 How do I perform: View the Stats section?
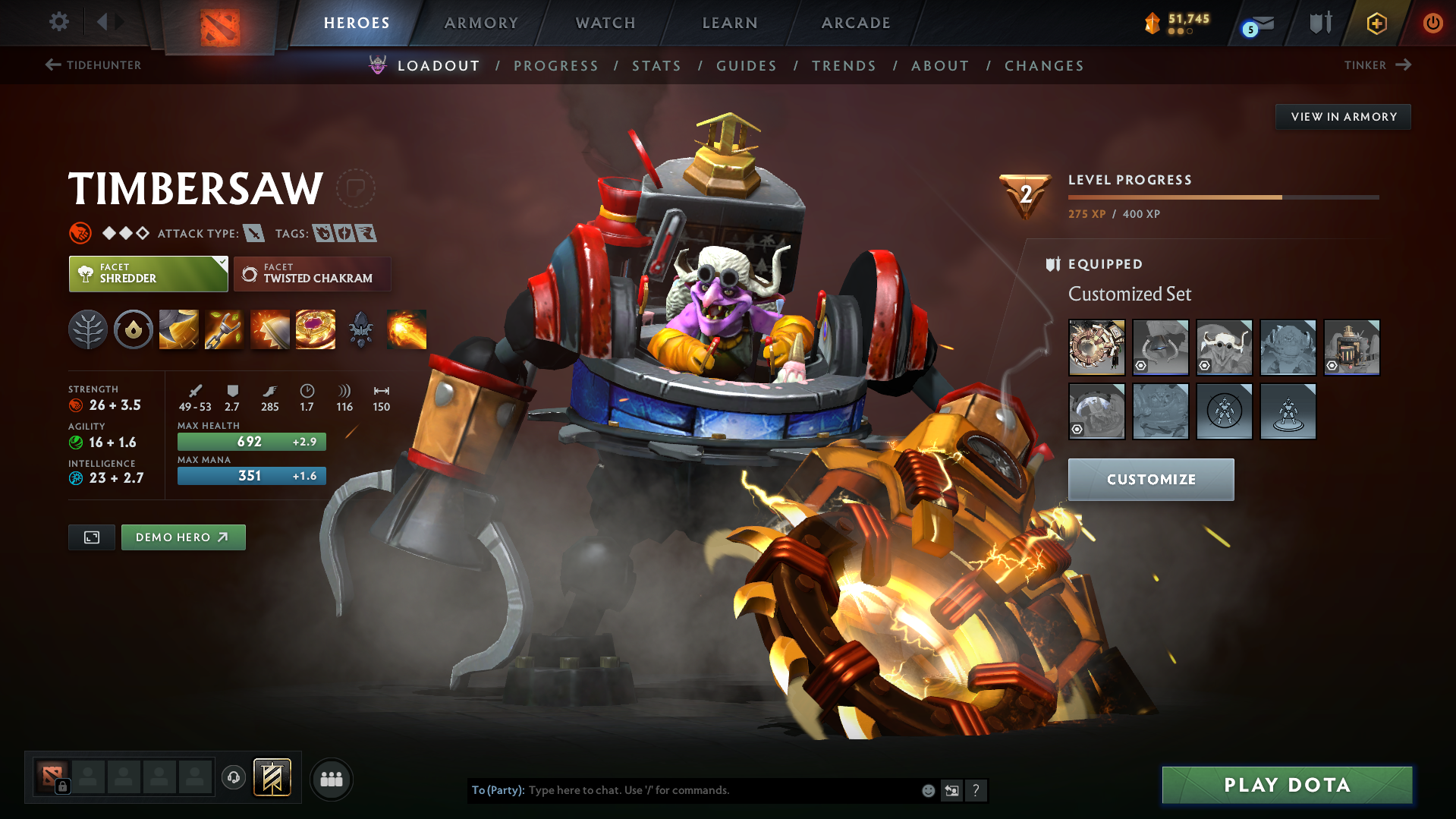656,66
